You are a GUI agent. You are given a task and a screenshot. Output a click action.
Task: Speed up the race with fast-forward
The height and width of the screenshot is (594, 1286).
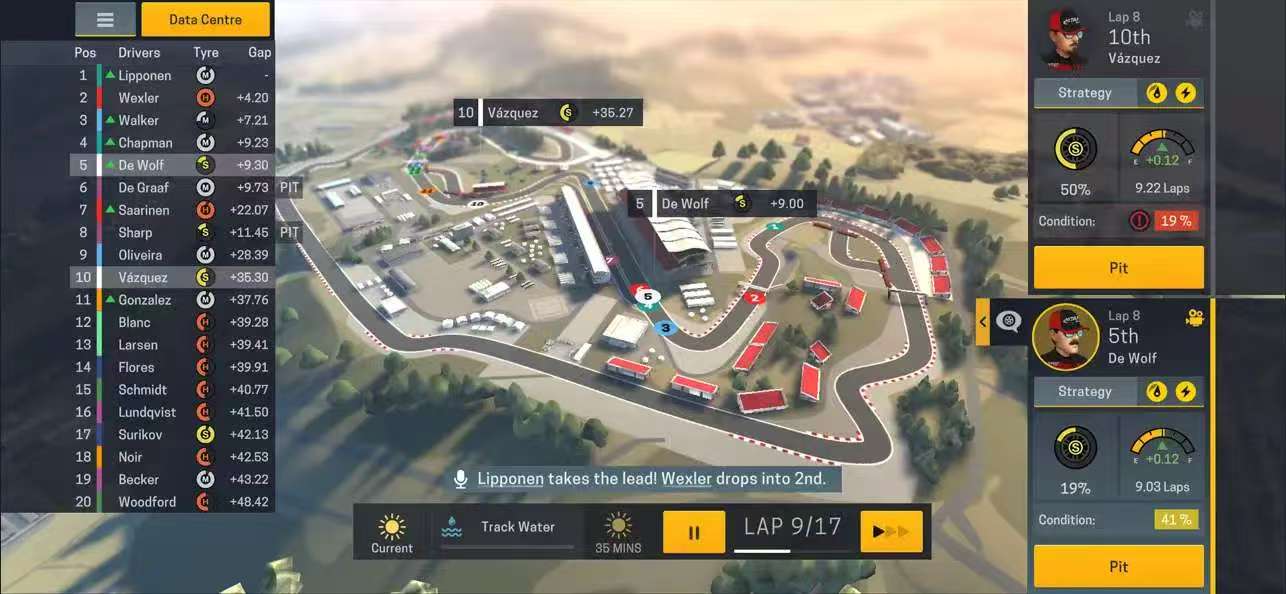890,532
